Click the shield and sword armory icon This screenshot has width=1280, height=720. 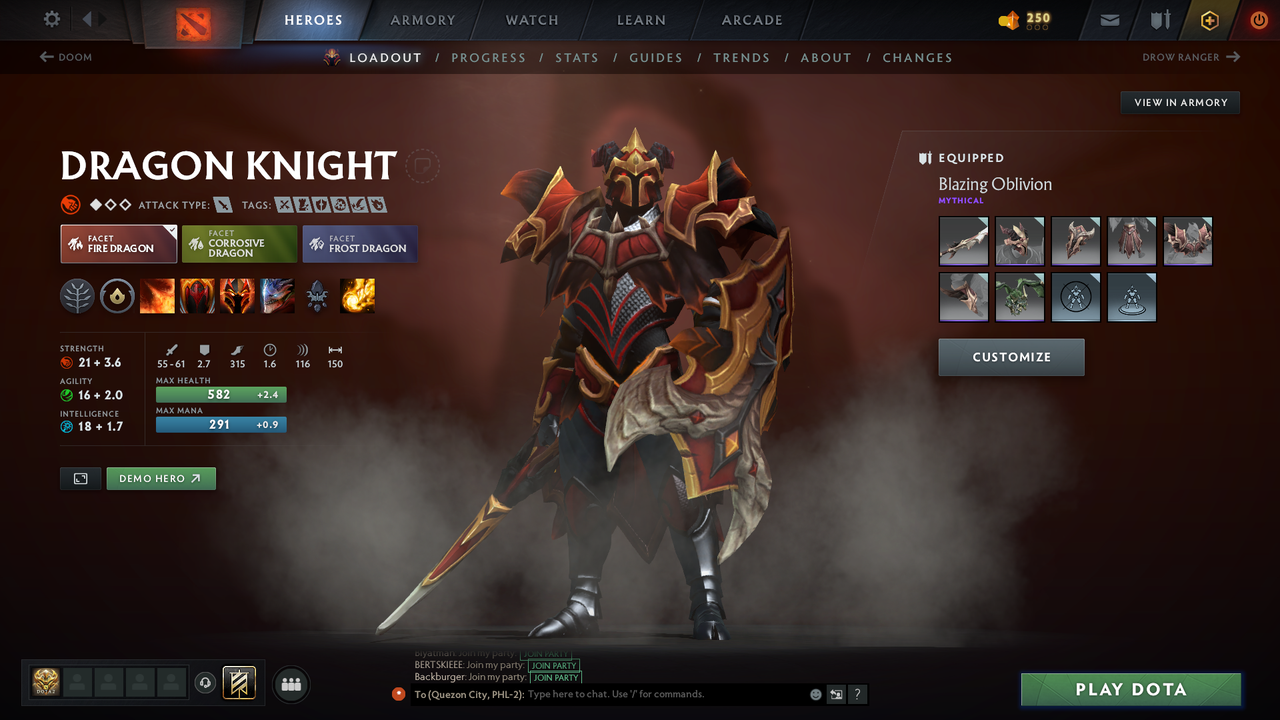(1162, 20)
